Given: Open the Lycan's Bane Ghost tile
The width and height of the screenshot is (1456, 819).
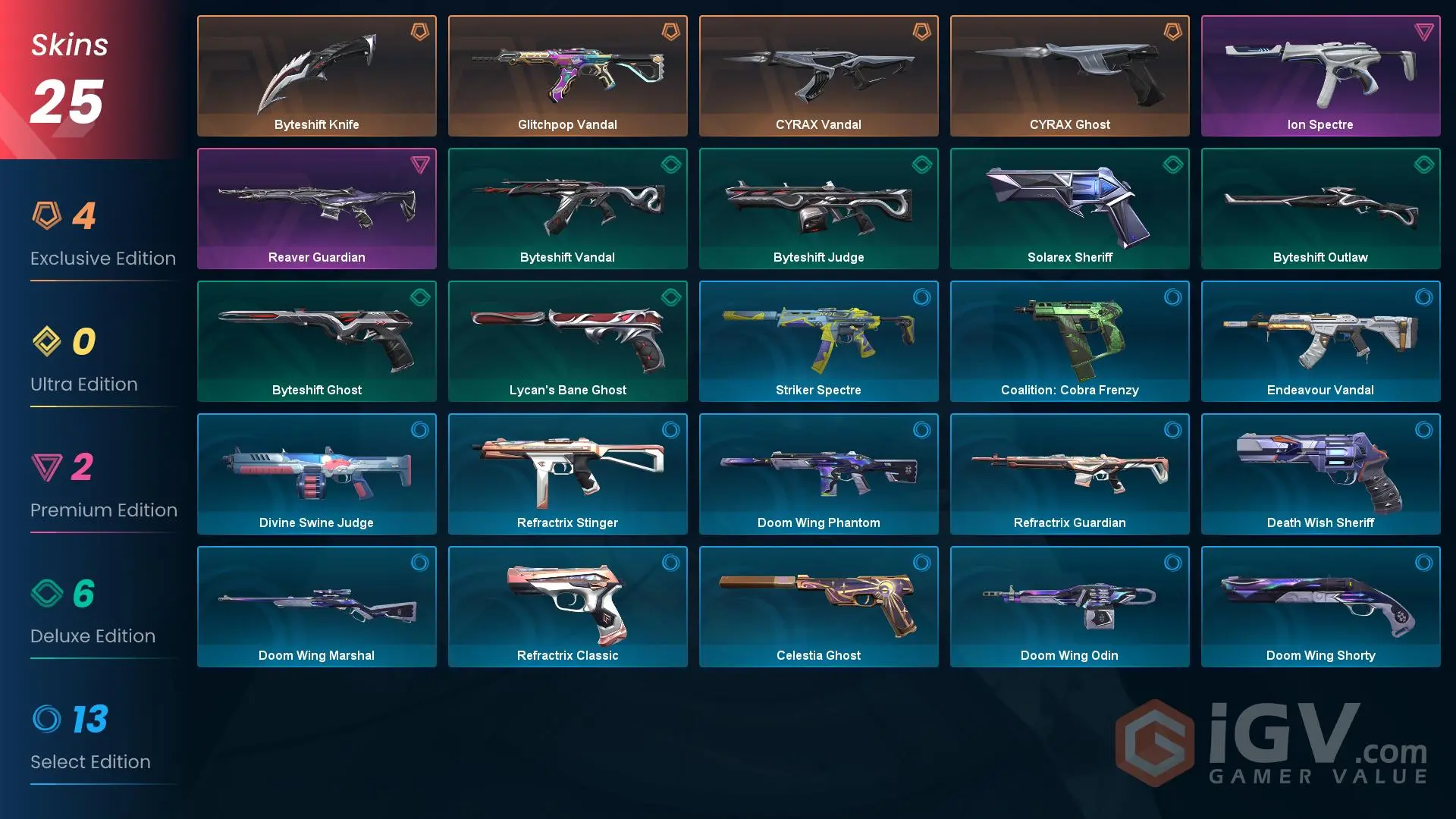Looking at the screenshot, I should tap(567, 341).
